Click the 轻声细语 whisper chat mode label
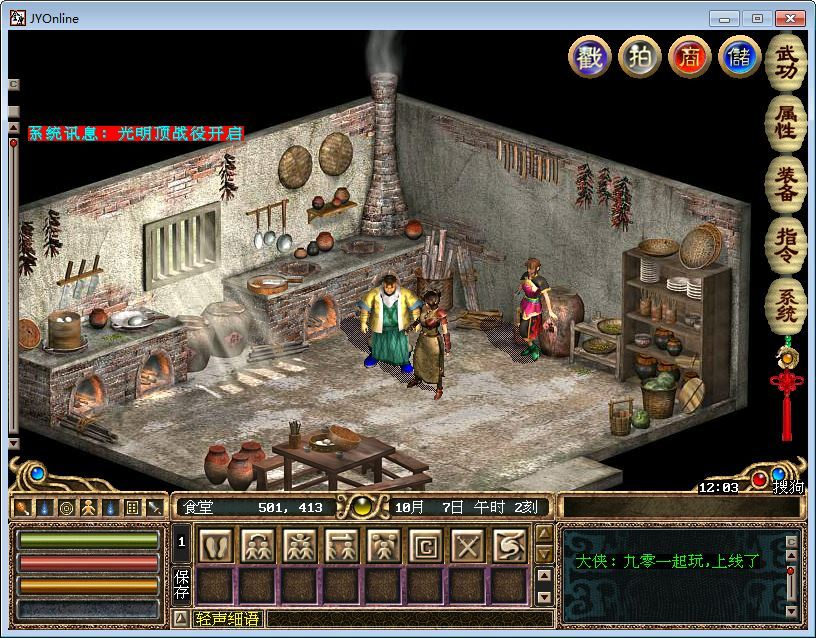This screenshot has height=638, width=816. [x=227, y=619]
